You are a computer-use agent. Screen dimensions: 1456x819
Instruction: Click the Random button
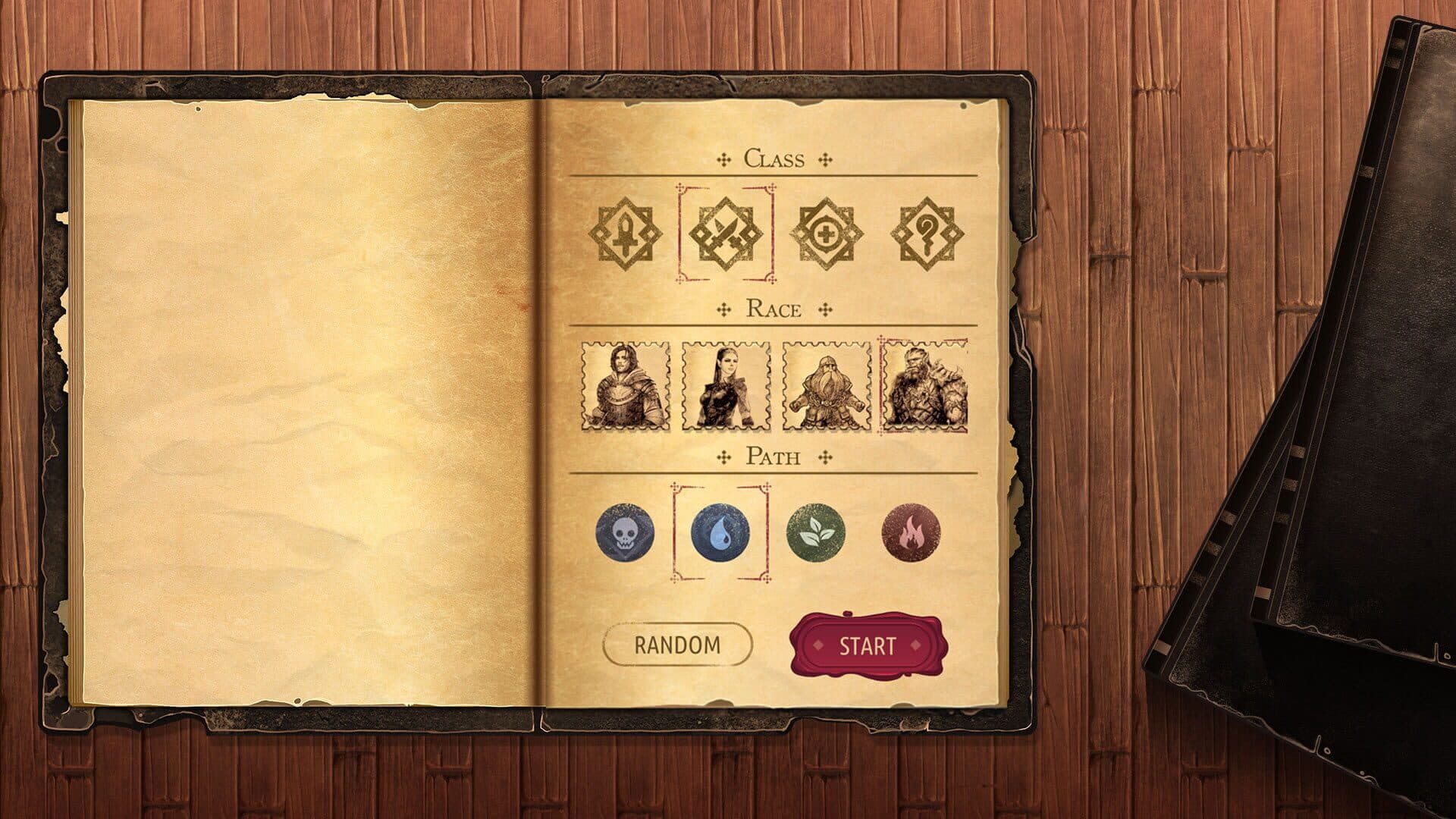pos(677,645)
